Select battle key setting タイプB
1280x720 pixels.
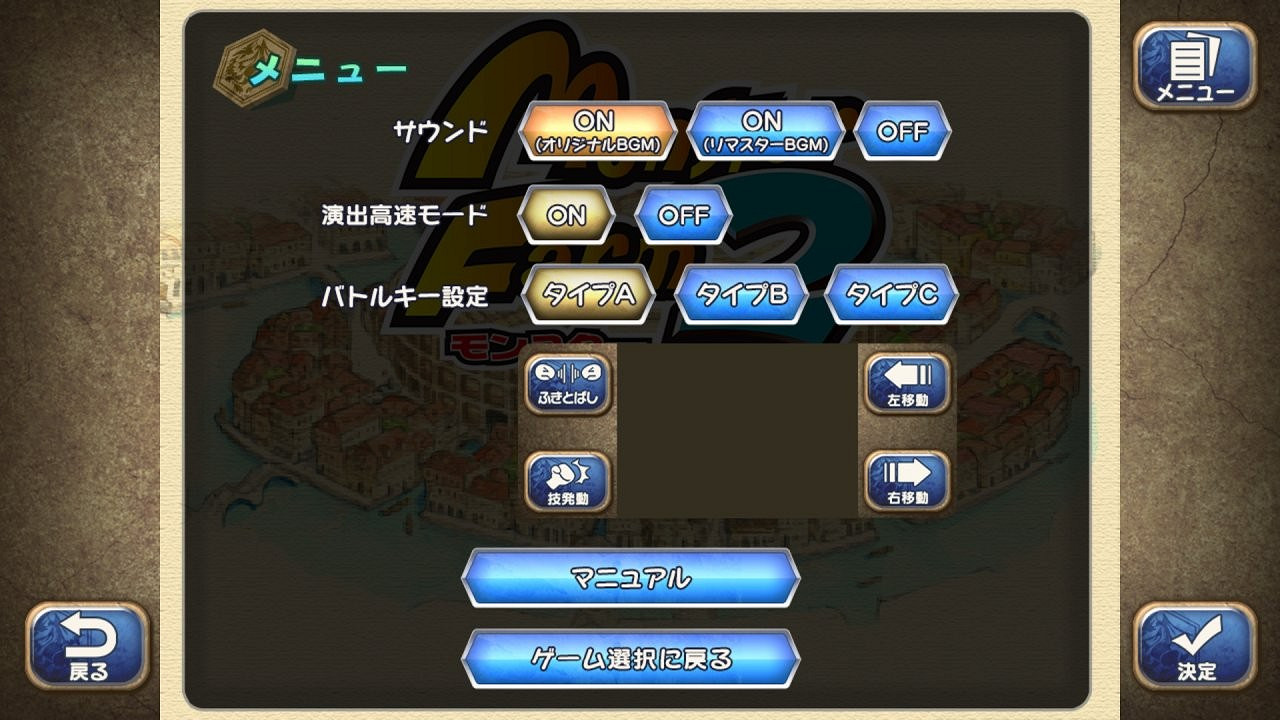tap(742, 293)
